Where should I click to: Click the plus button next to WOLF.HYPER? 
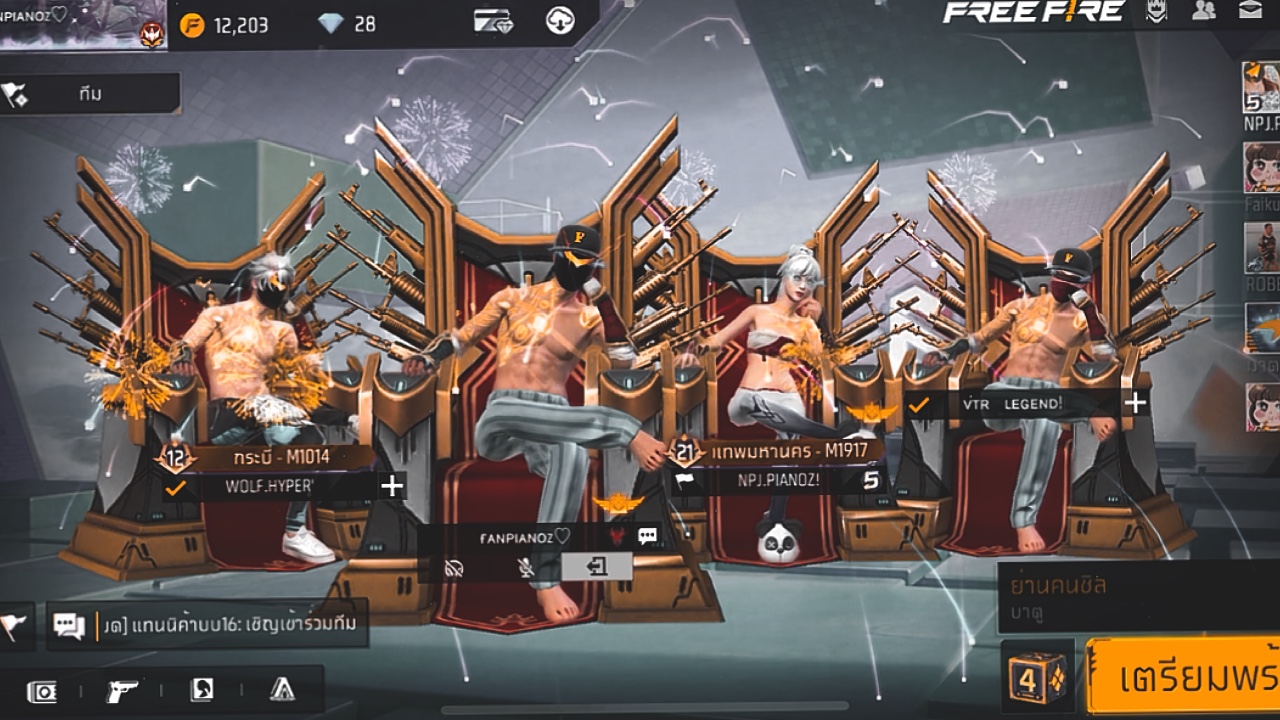tap(392, 486)
